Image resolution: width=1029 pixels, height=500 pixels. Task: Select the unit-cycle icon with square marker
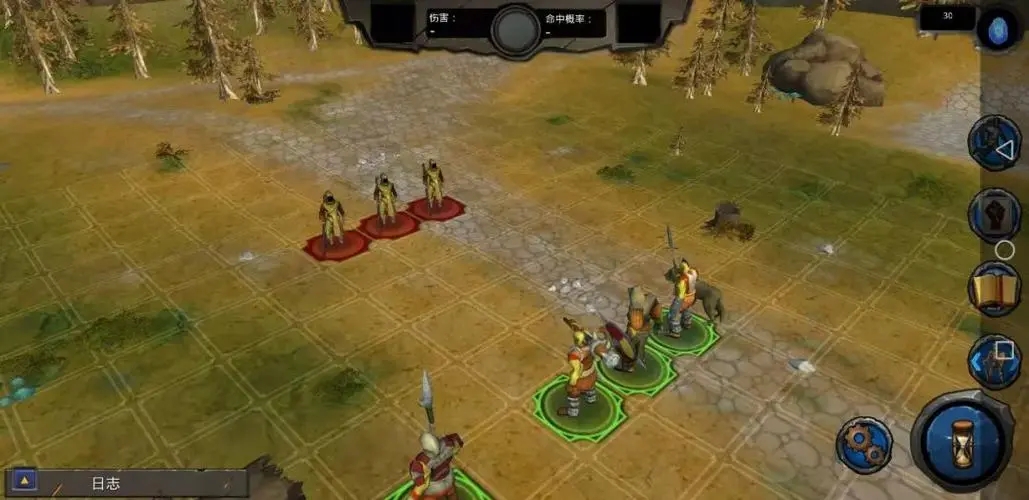[x=995, y=360]
